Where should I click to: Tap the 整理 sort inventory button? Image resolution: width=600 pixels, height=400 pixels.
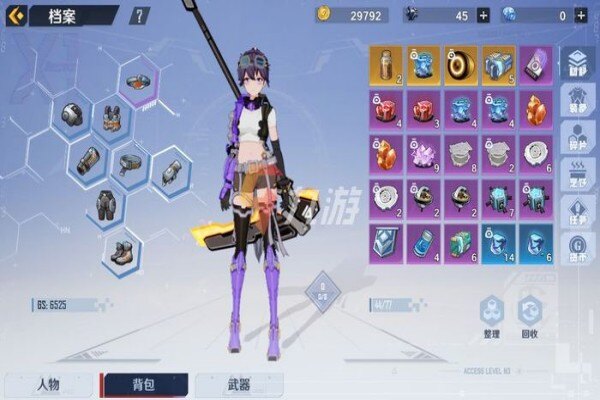pos(491,317)
